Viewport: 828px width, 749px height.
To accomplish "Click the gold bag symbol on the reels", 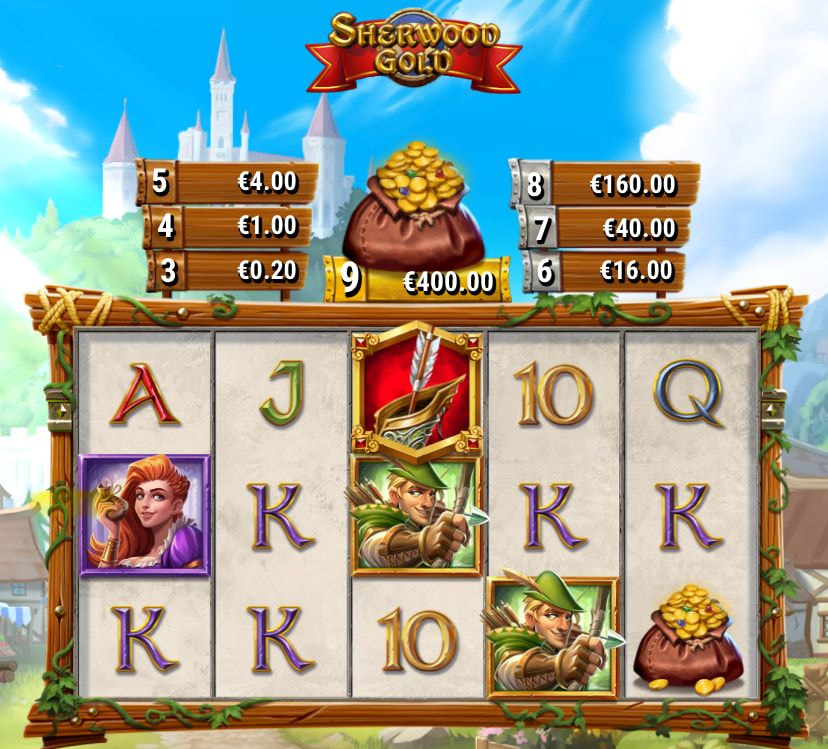I will (x=690, y=640).
